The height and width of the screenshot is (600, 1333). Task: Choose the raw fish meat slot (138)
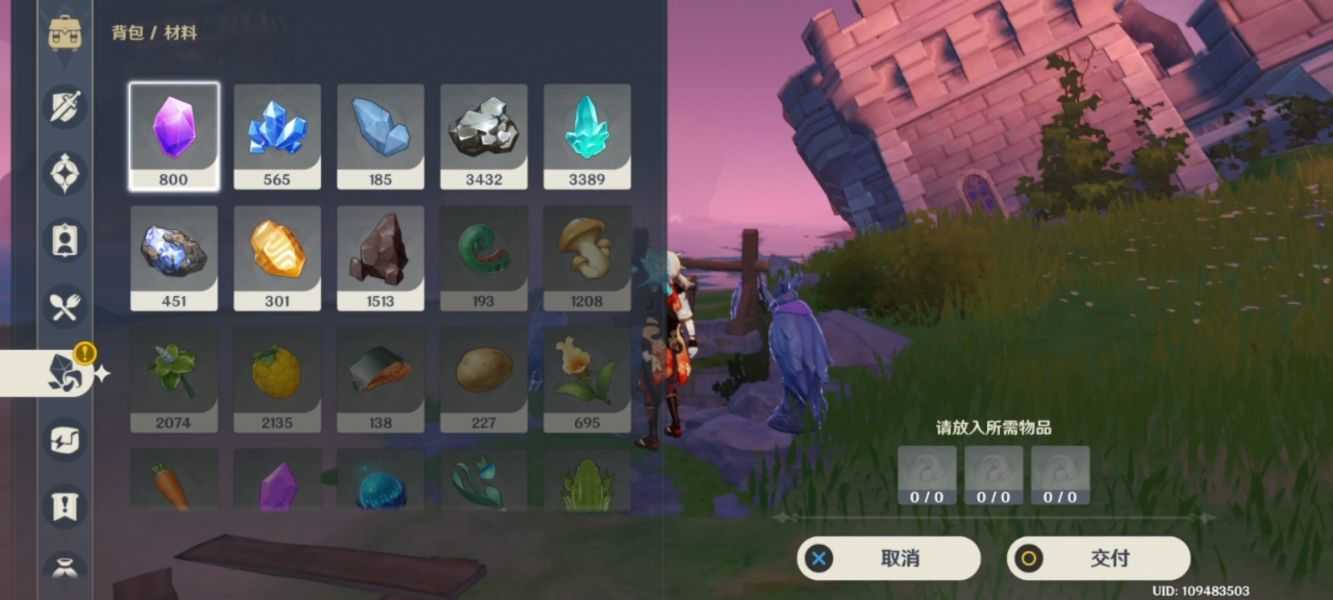(380, 380)
